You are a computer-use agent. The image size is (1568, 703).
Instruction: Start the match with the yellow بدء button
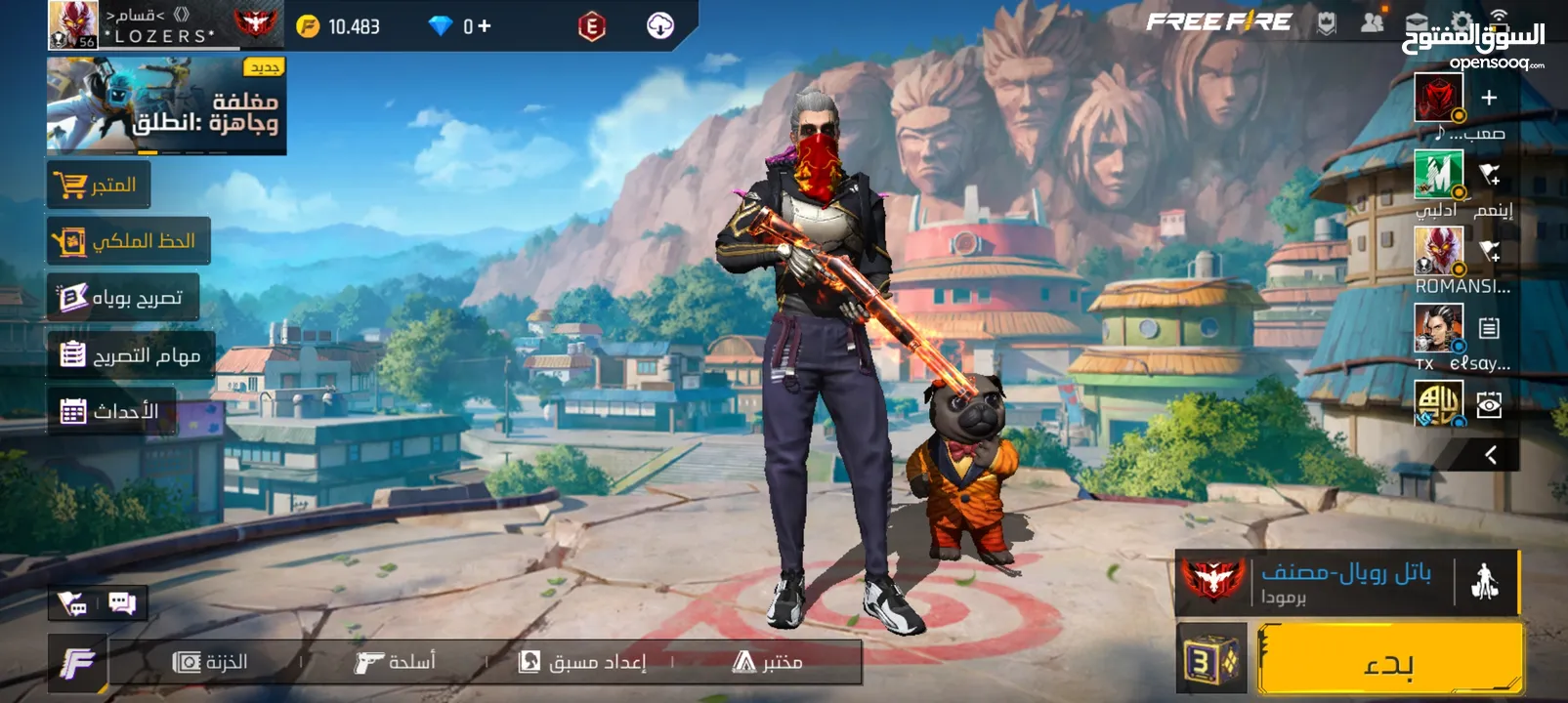pos(1389,661)
